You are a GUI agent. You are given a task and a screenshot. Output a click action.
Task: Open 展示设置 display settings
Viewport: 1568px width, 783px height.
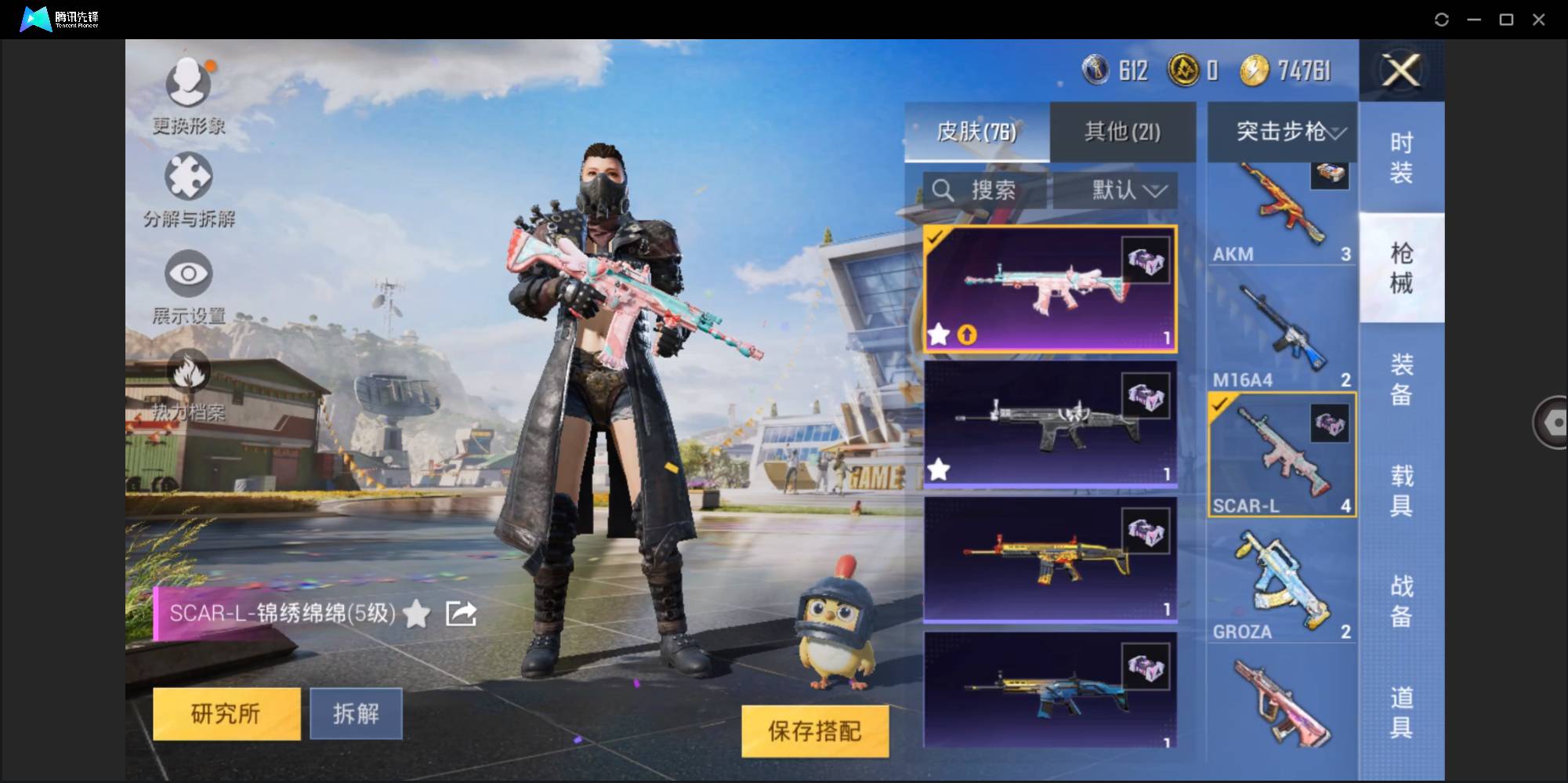click(187, 273)
